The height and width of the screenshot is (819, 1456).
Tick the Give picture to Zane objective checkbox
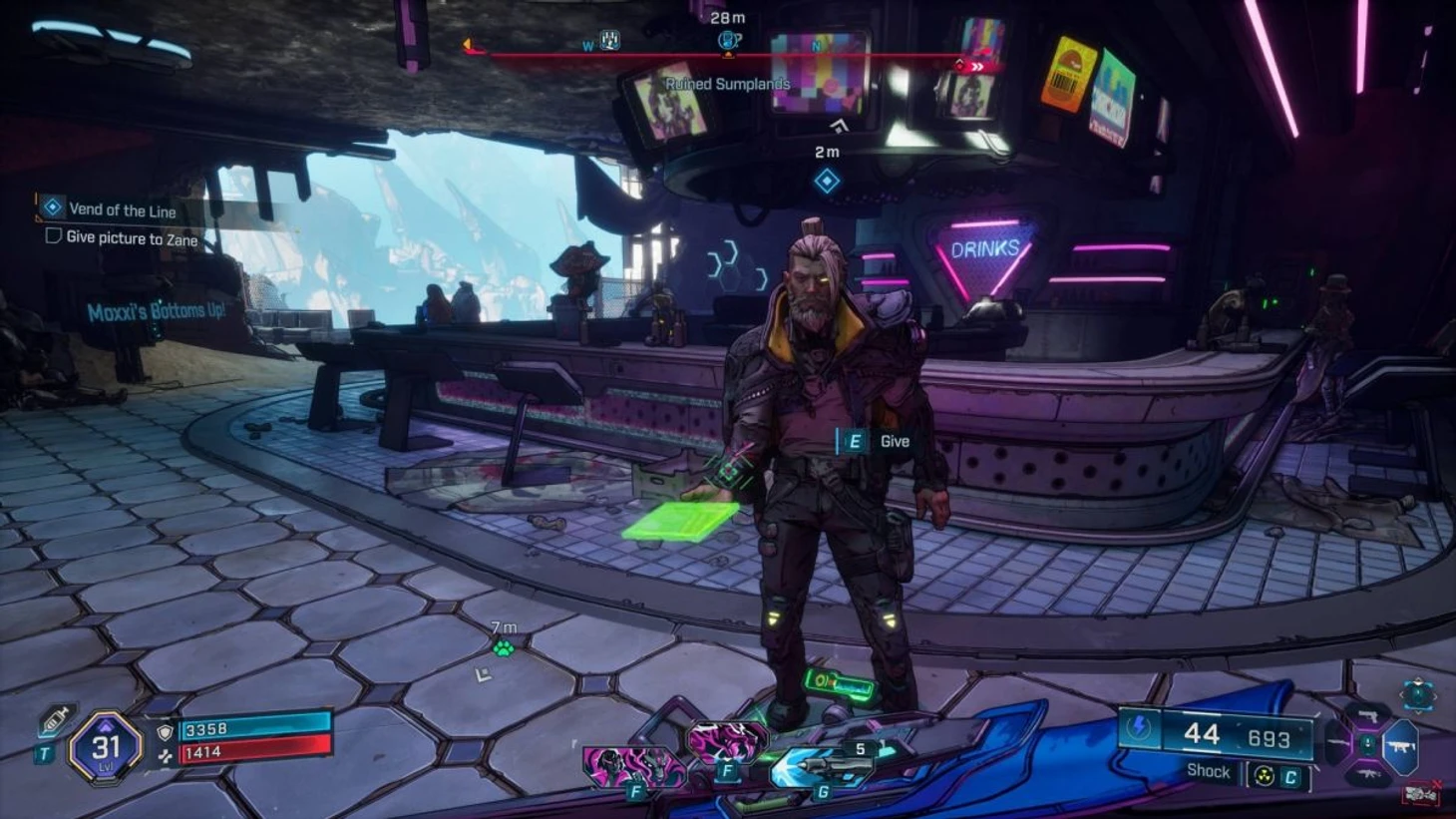(x=54, y=236)
